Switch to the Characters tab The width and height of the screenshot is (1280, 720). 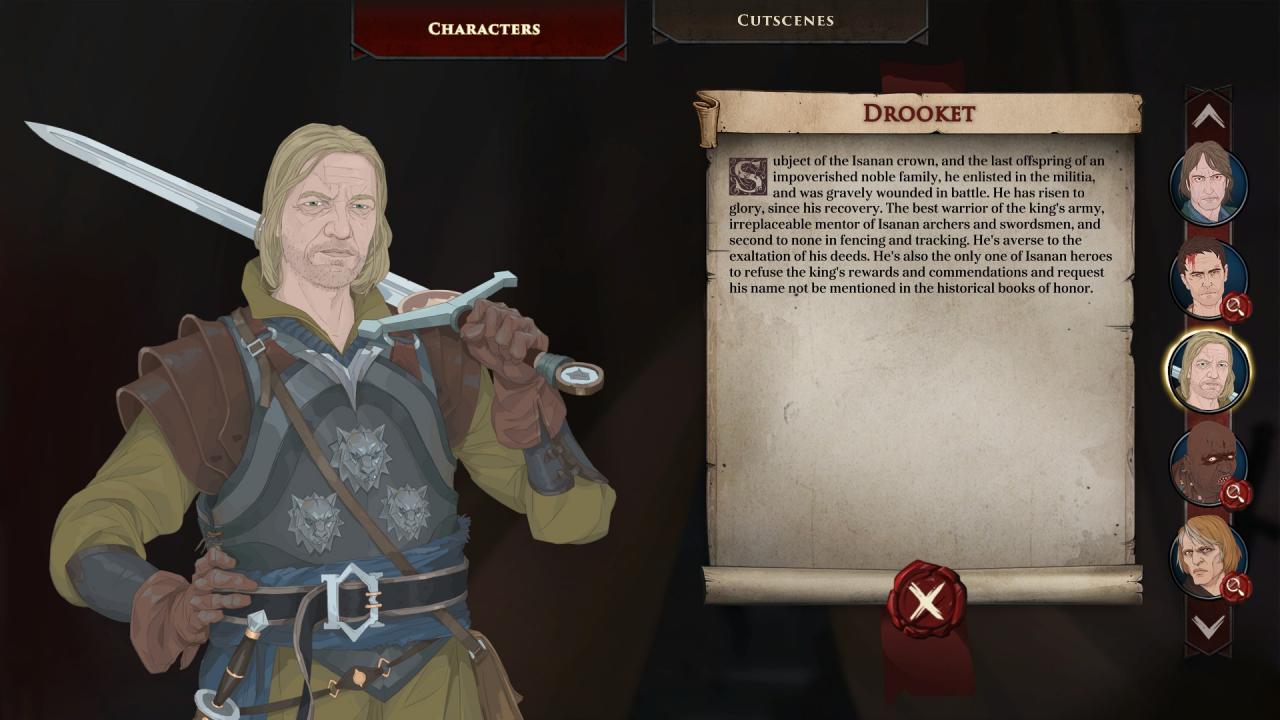point(484,28)
